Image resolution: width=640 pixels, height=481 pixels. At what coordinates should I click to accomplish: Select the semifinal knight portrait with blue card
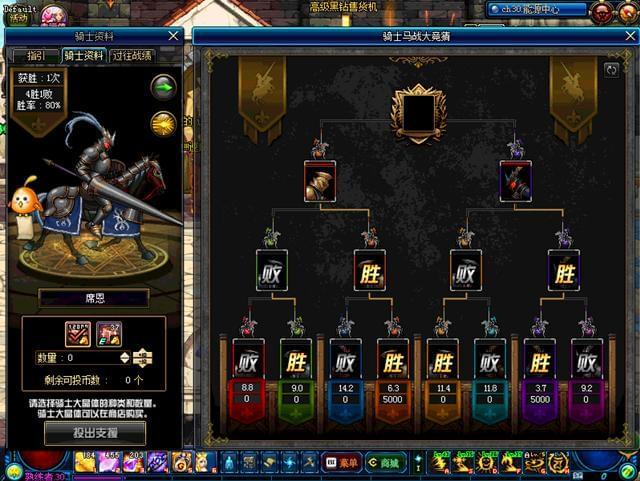point(515,181)
